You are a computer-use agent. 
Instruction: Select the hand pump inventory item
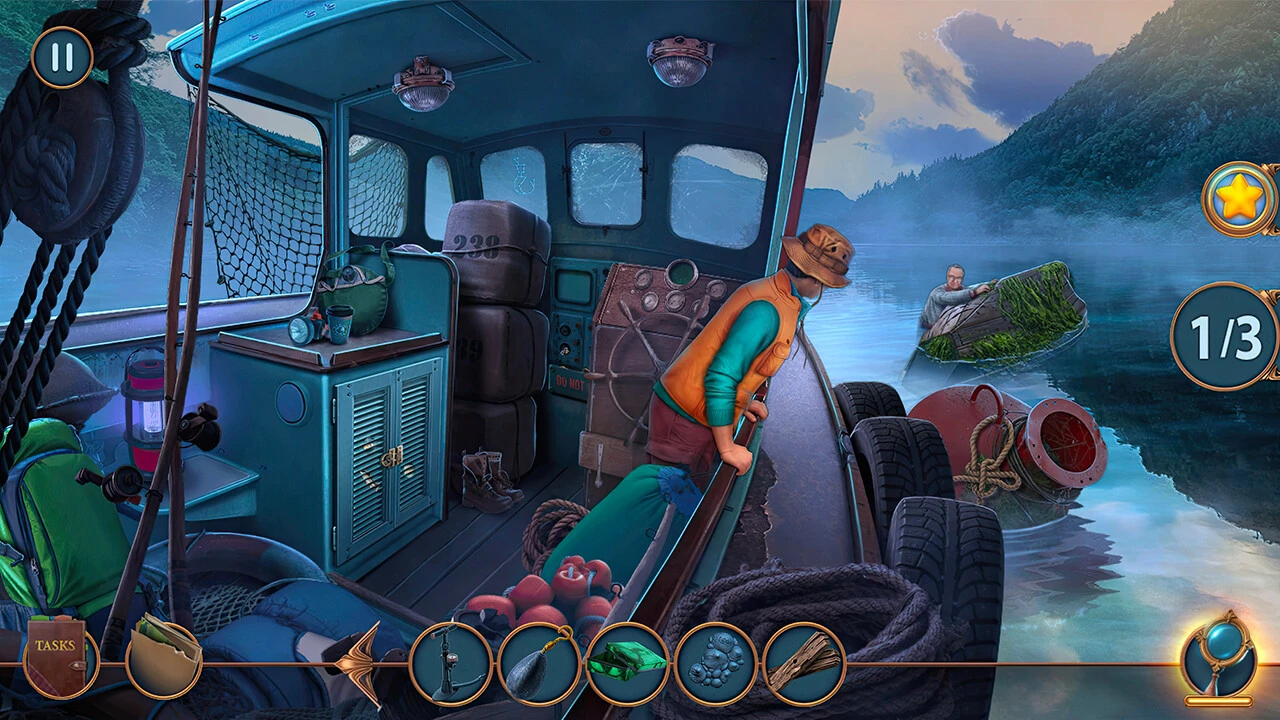451,663
